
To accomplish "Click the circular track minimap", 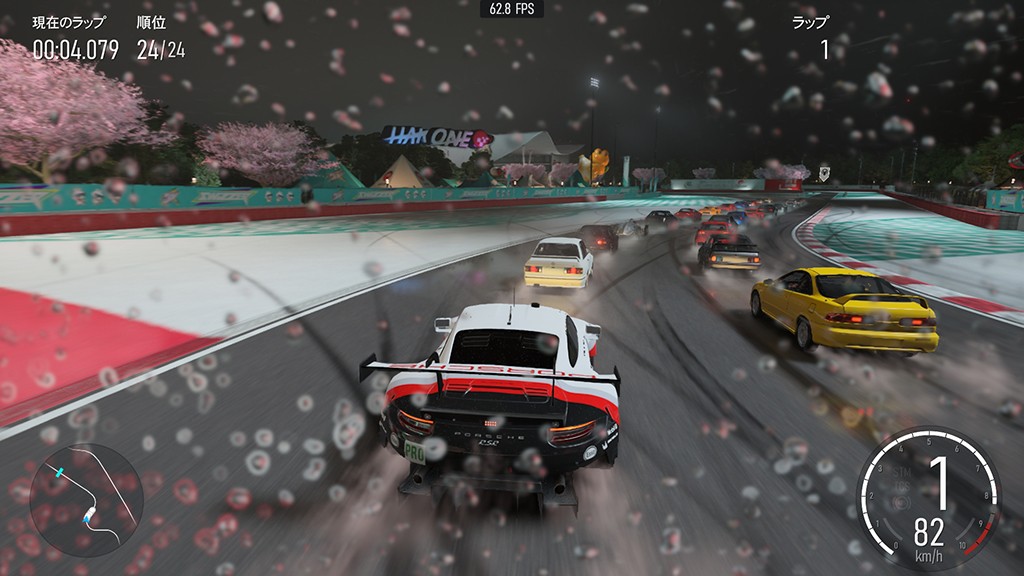I will pyautogui.click(x=86, y=500).
